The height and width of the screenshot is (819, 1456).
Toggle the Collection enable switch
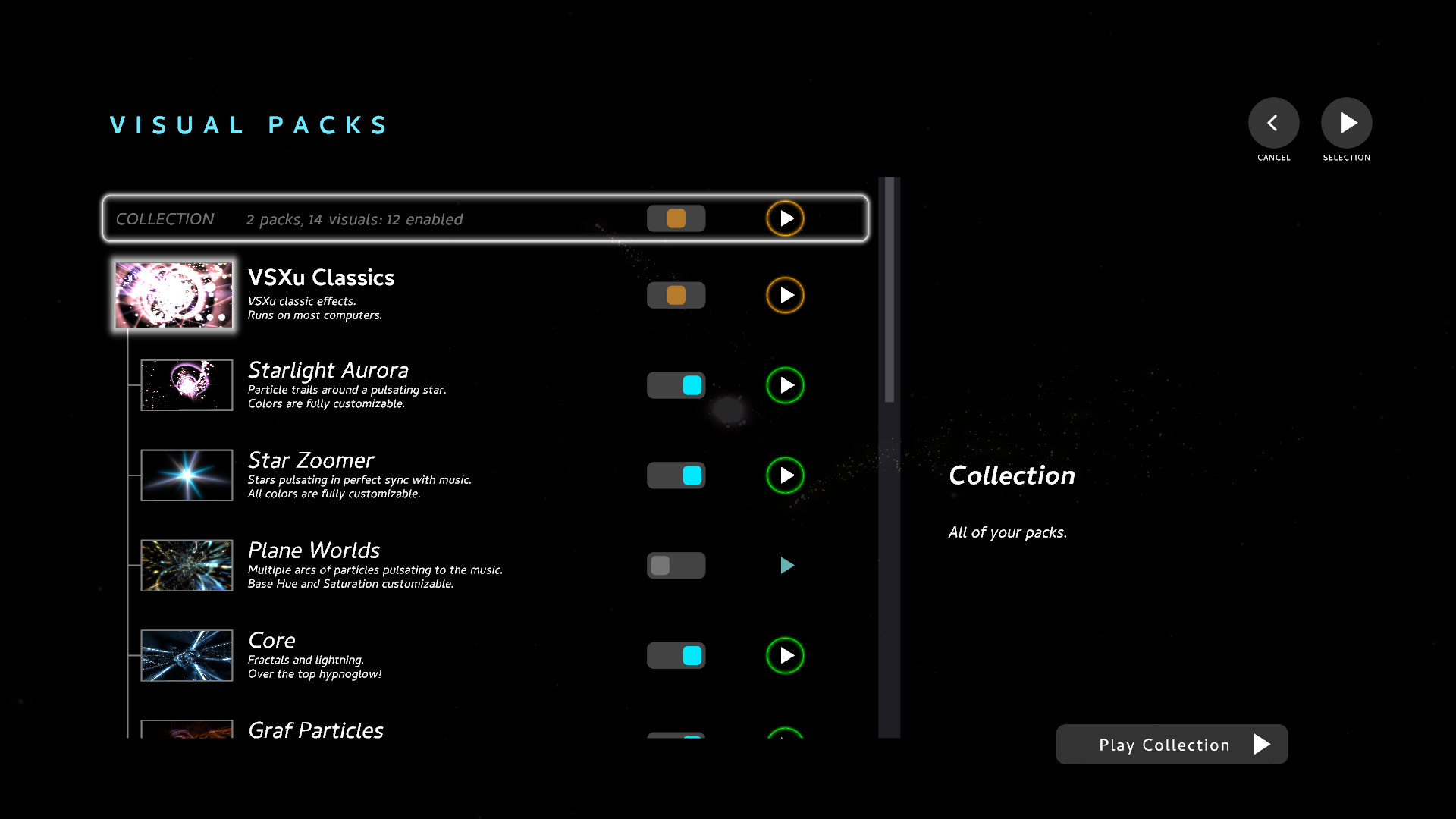tap(676, 218)
